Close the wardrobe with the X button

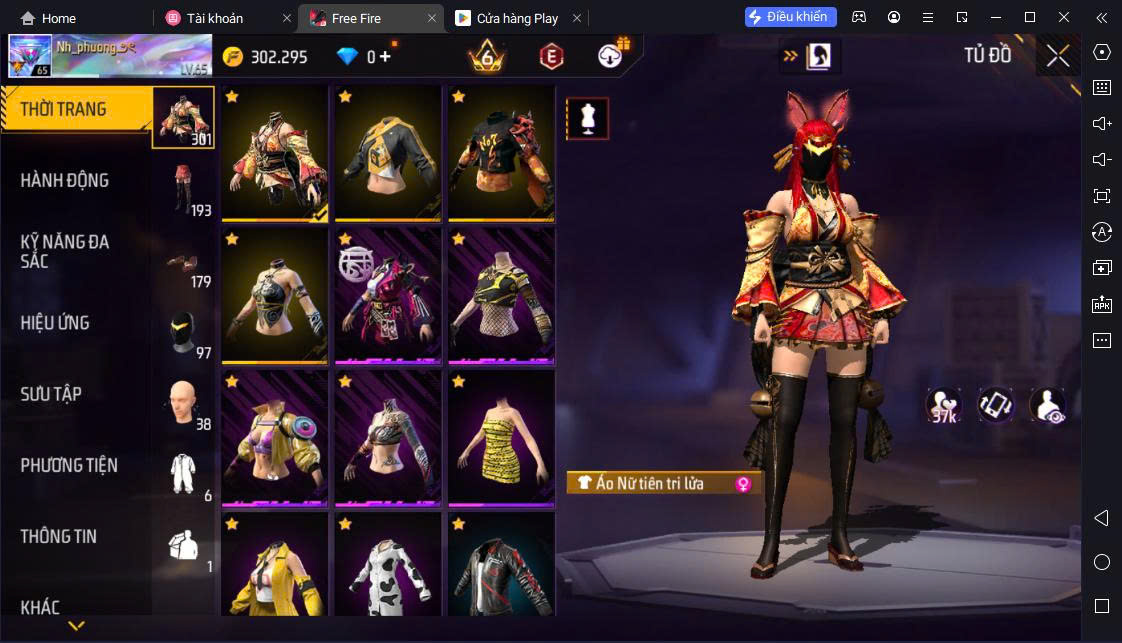pyautogui.click(x=1057, y=56)
